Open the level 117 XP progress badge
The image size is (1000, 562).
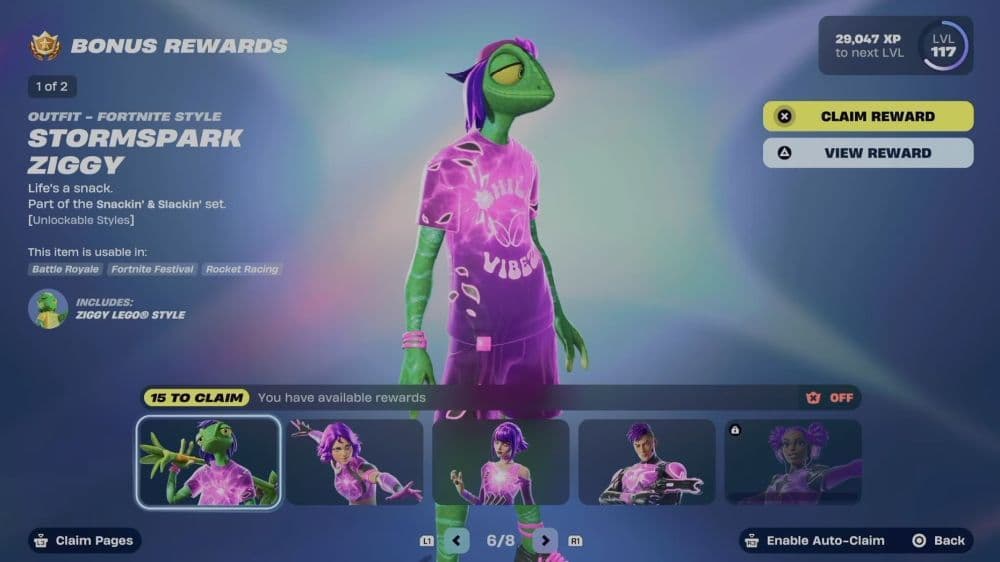(x=943, y=46)
